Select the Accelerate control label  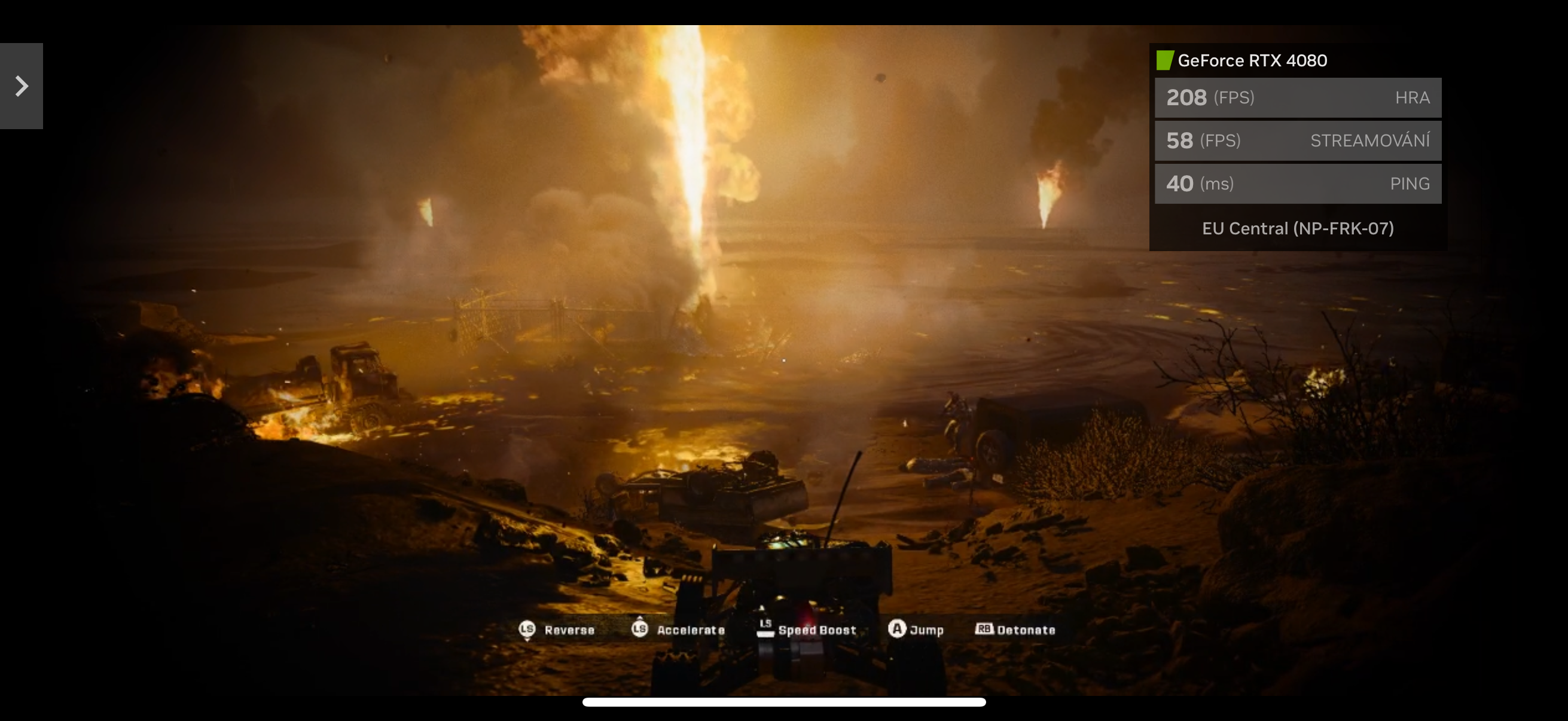click(x=691, y=630)
